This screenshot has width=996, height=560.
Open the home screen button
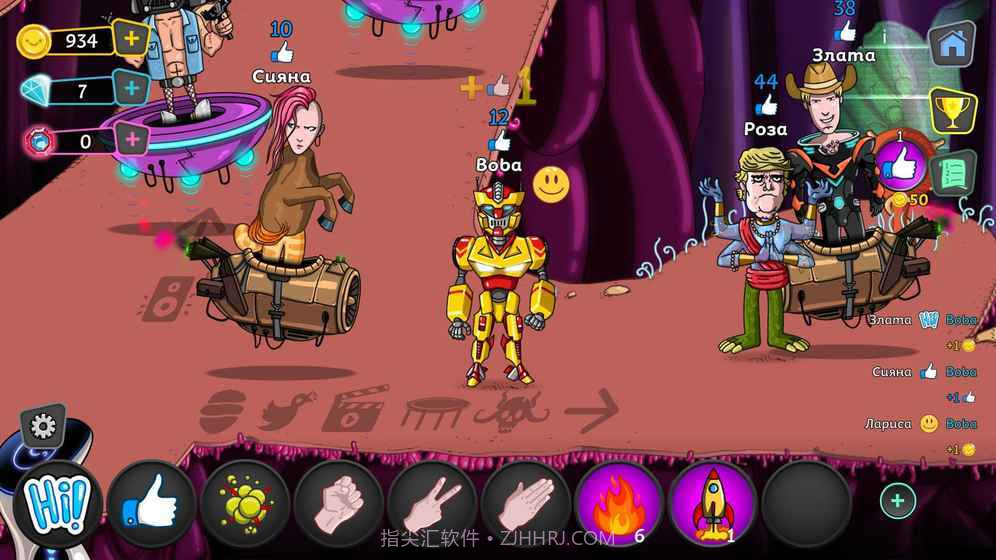(952, 44)
